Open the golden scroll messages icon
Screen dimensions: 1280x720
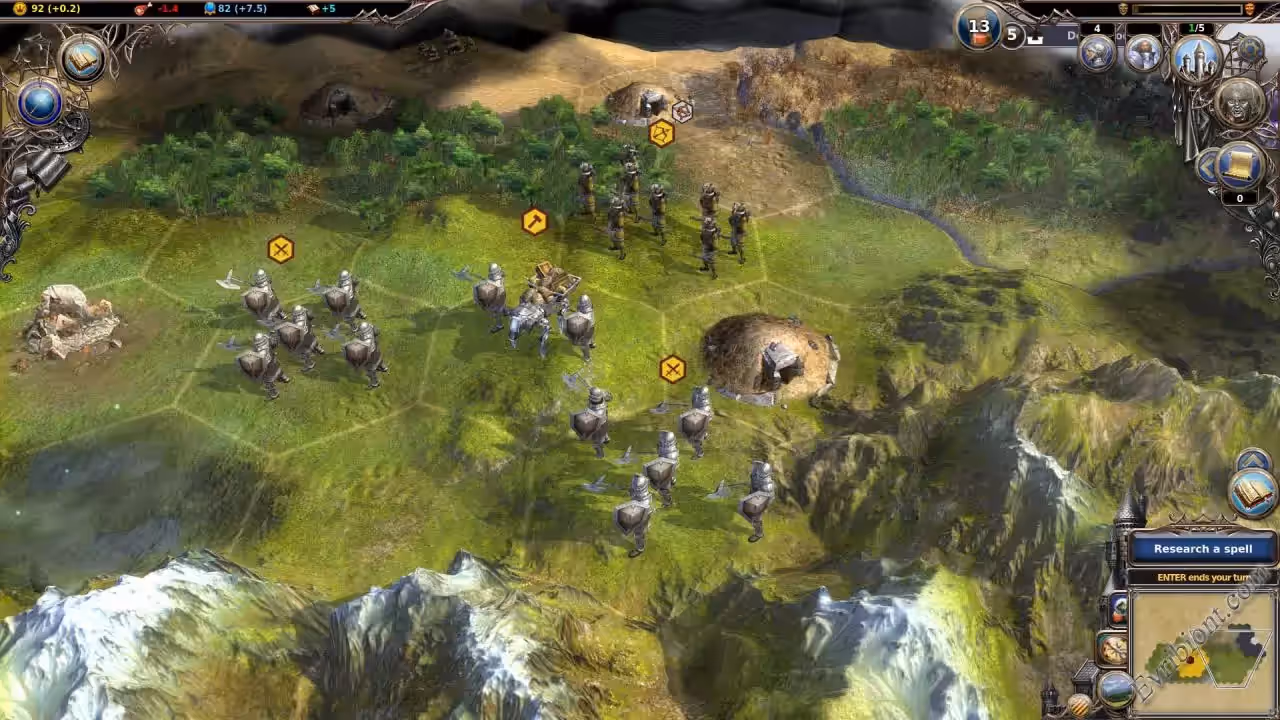tap(1240, 166)
